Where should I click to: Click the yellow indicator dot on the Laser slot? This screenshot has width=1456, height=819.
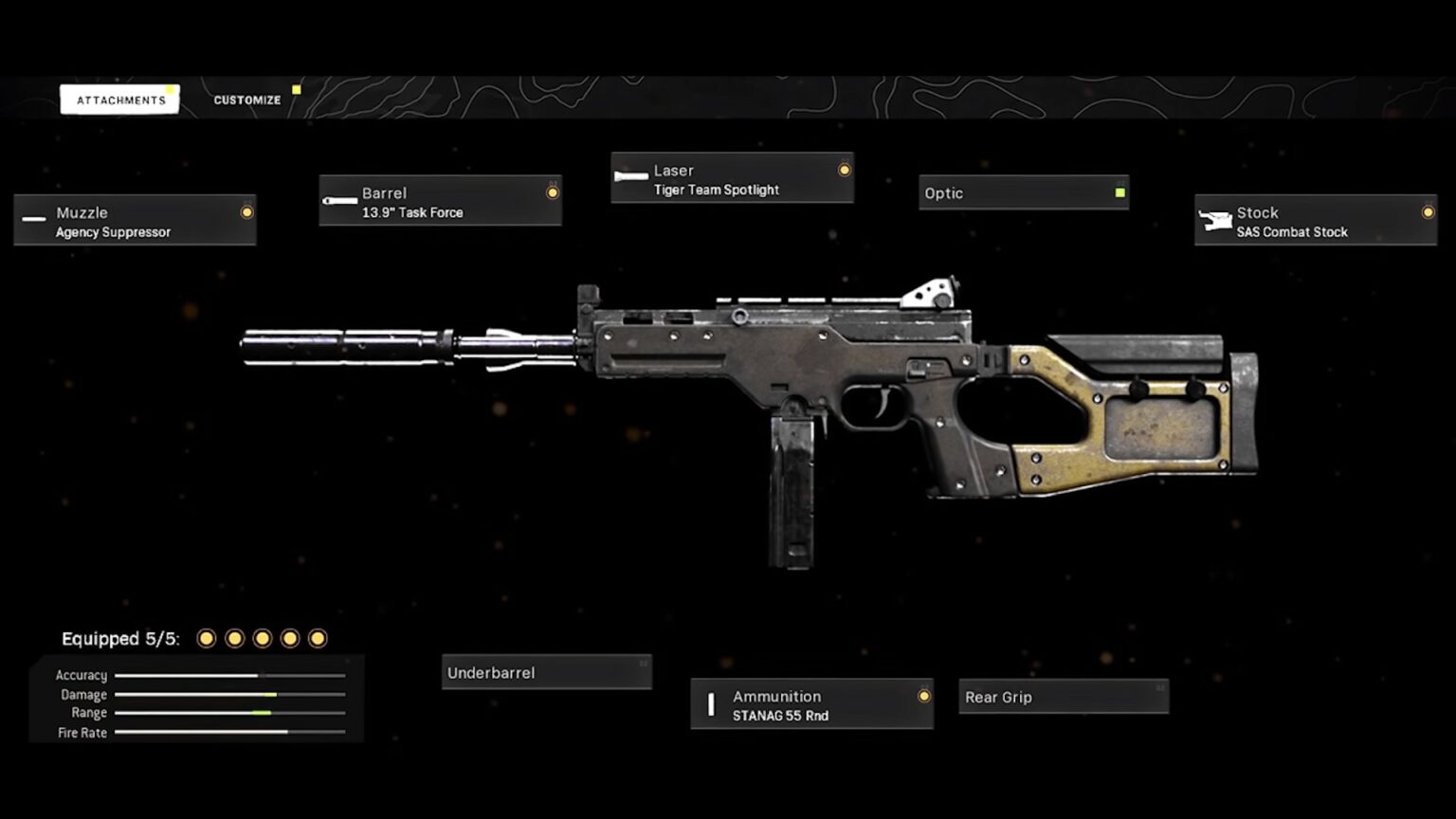point(844,169)
